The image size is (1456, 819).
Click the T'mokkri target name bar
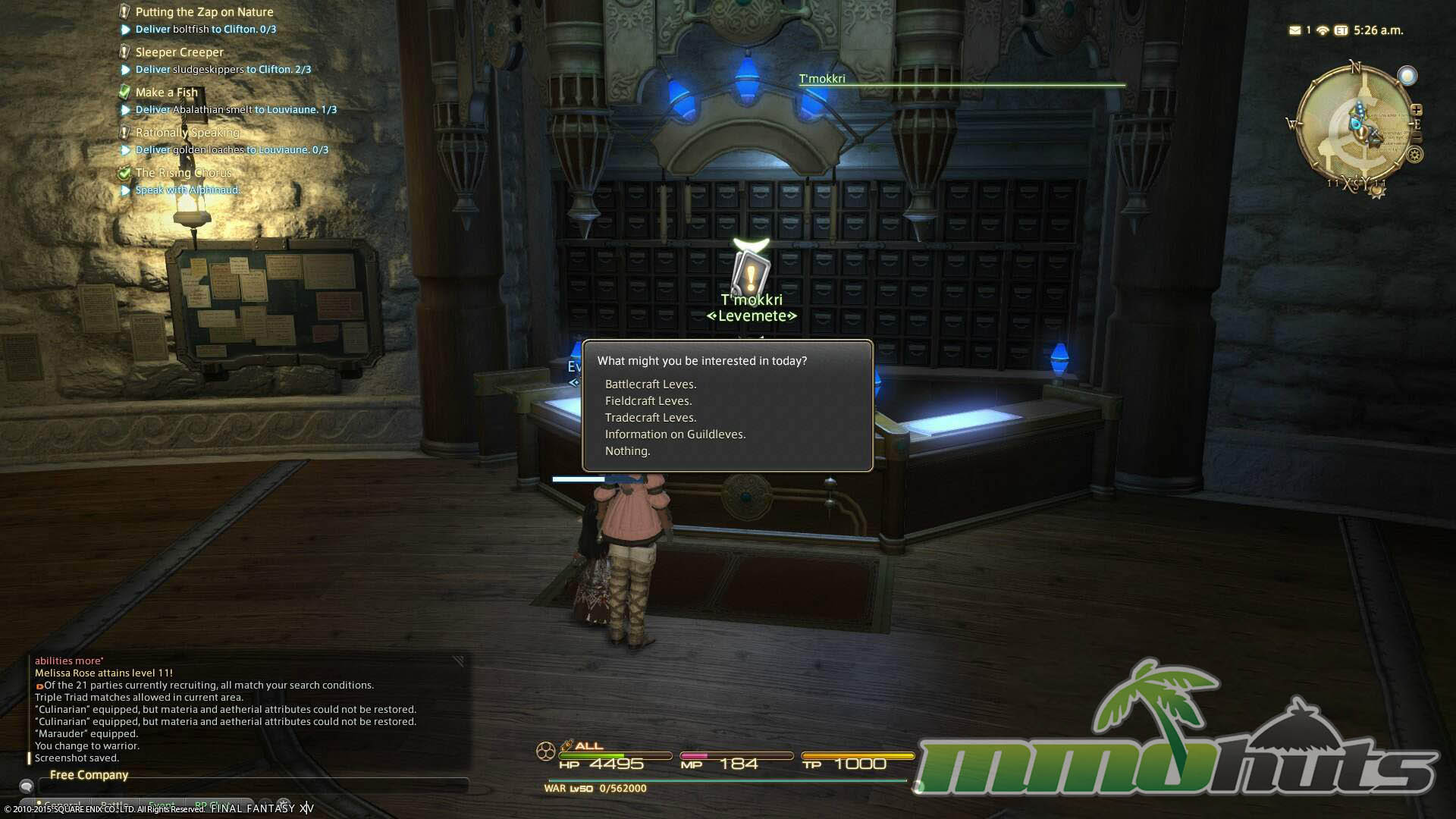961,80
